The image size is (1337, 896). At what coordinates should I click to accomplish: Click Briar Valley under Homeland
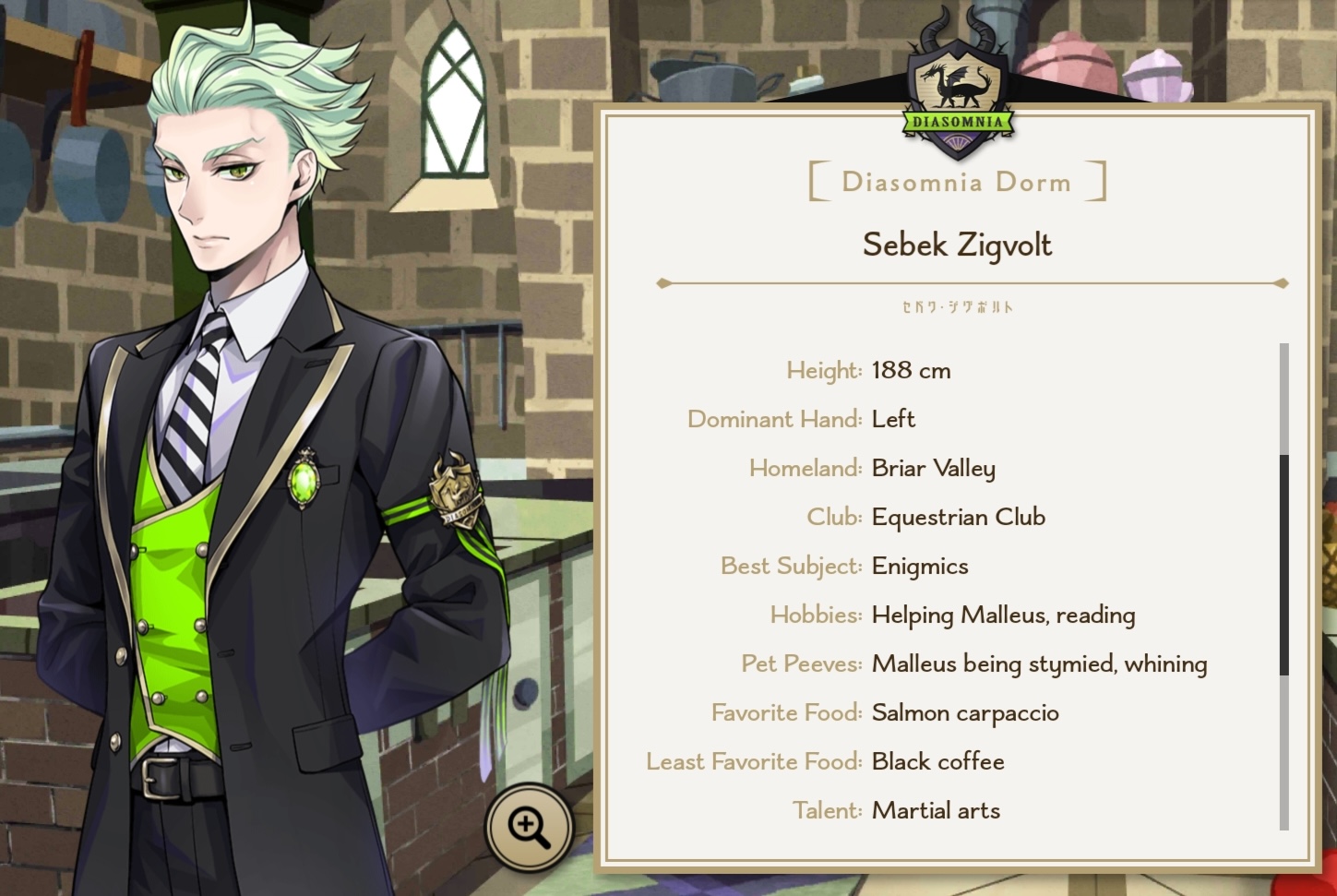(x=933, y=468)
